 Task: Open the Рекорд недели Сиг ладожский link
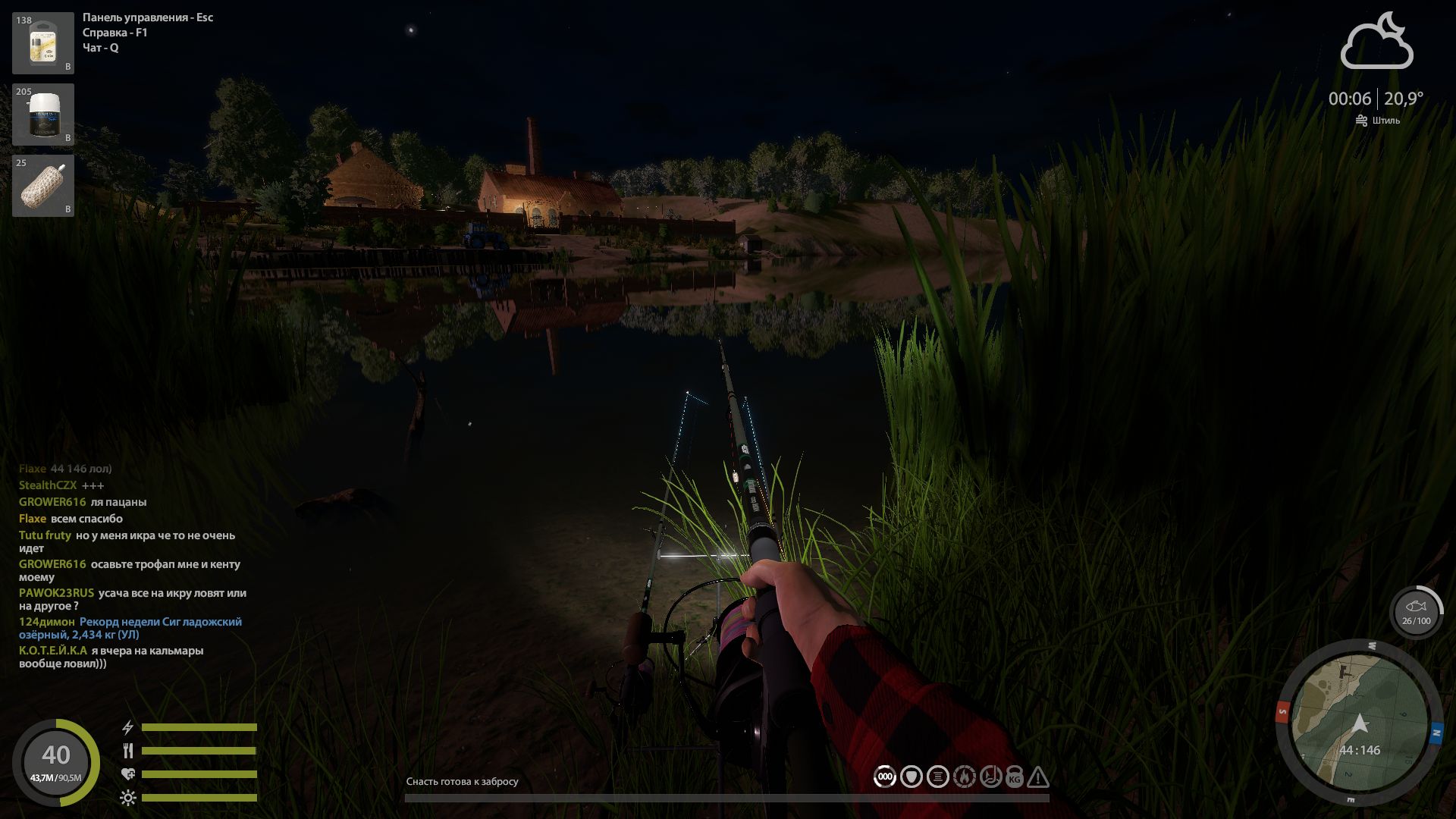[x=162, y=621]
